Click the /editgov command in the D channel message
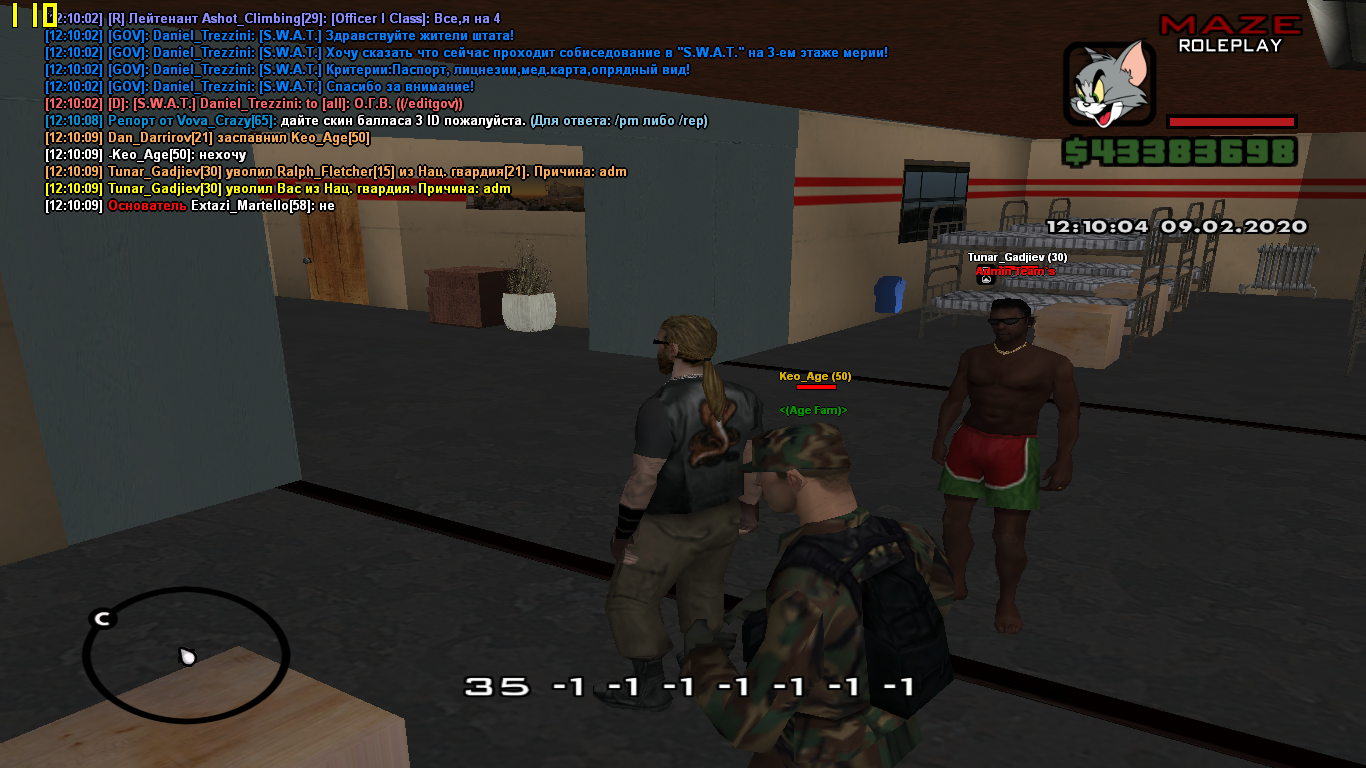The image size is (1366, 768). pos(429,104)
